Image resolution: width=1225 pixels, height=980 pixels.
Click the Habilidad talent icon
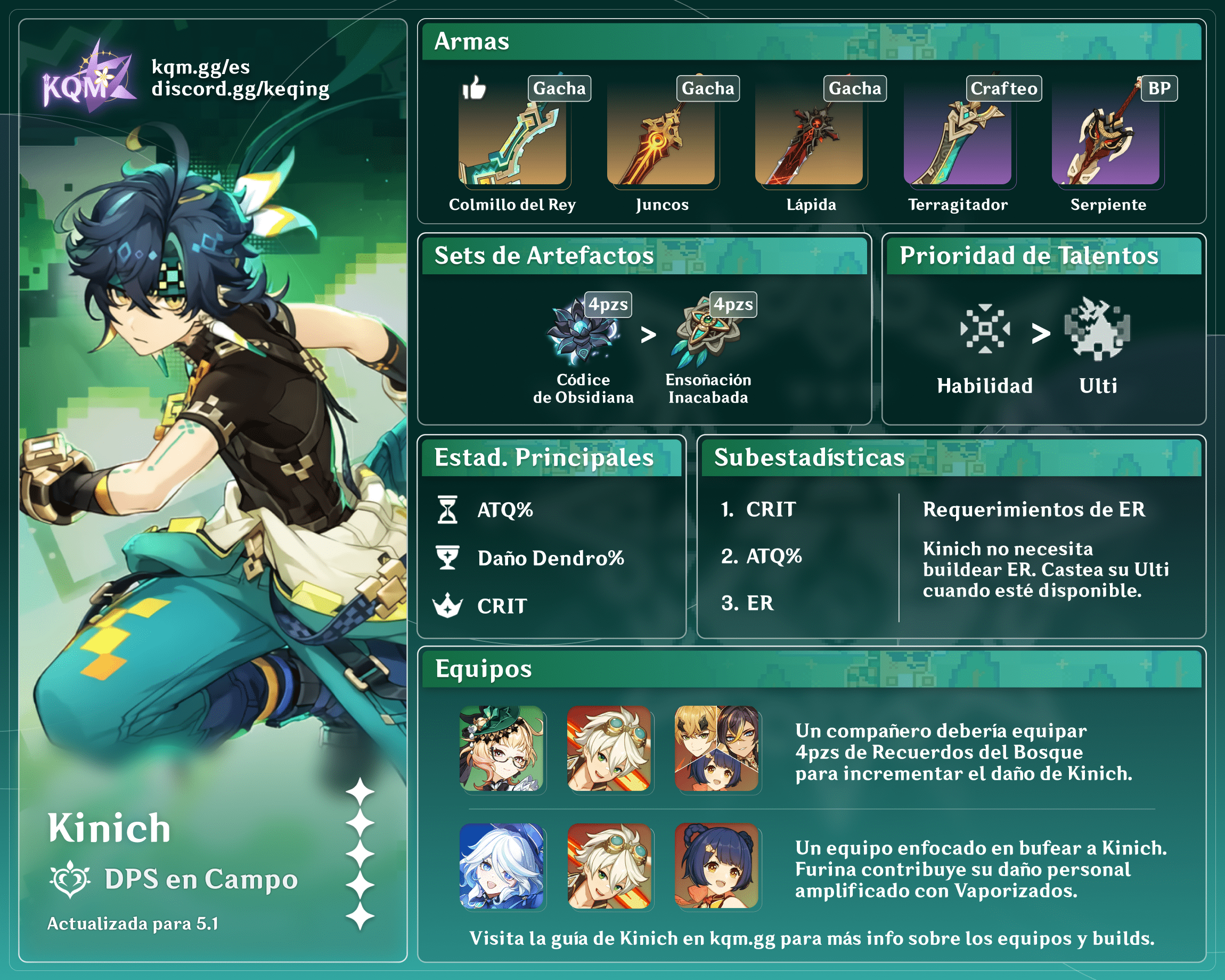point(985,330)
